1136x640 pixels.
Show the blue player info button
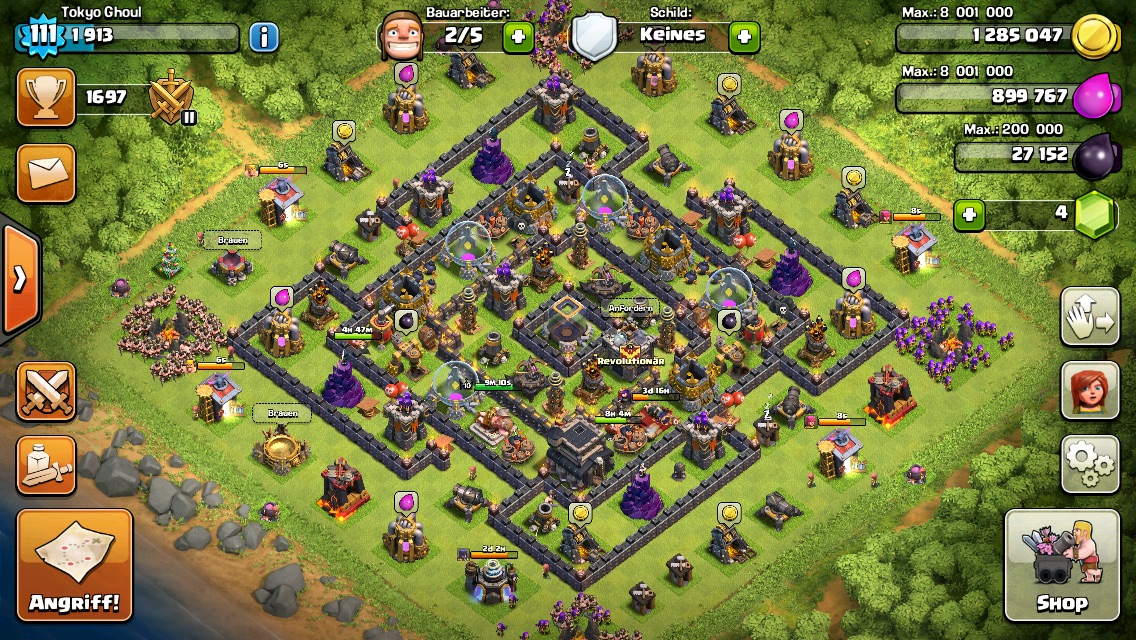click(264, 38)
